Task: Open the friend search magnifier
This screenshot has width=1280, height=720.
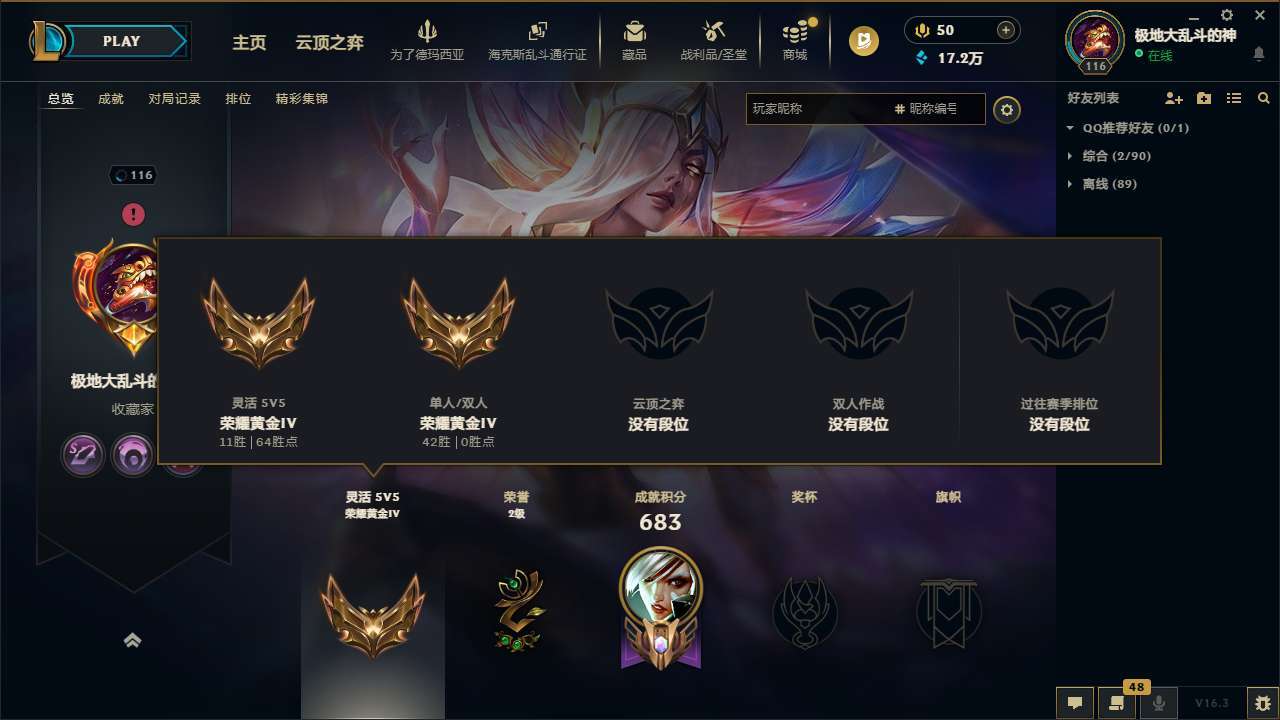Action: point(1263,98)
